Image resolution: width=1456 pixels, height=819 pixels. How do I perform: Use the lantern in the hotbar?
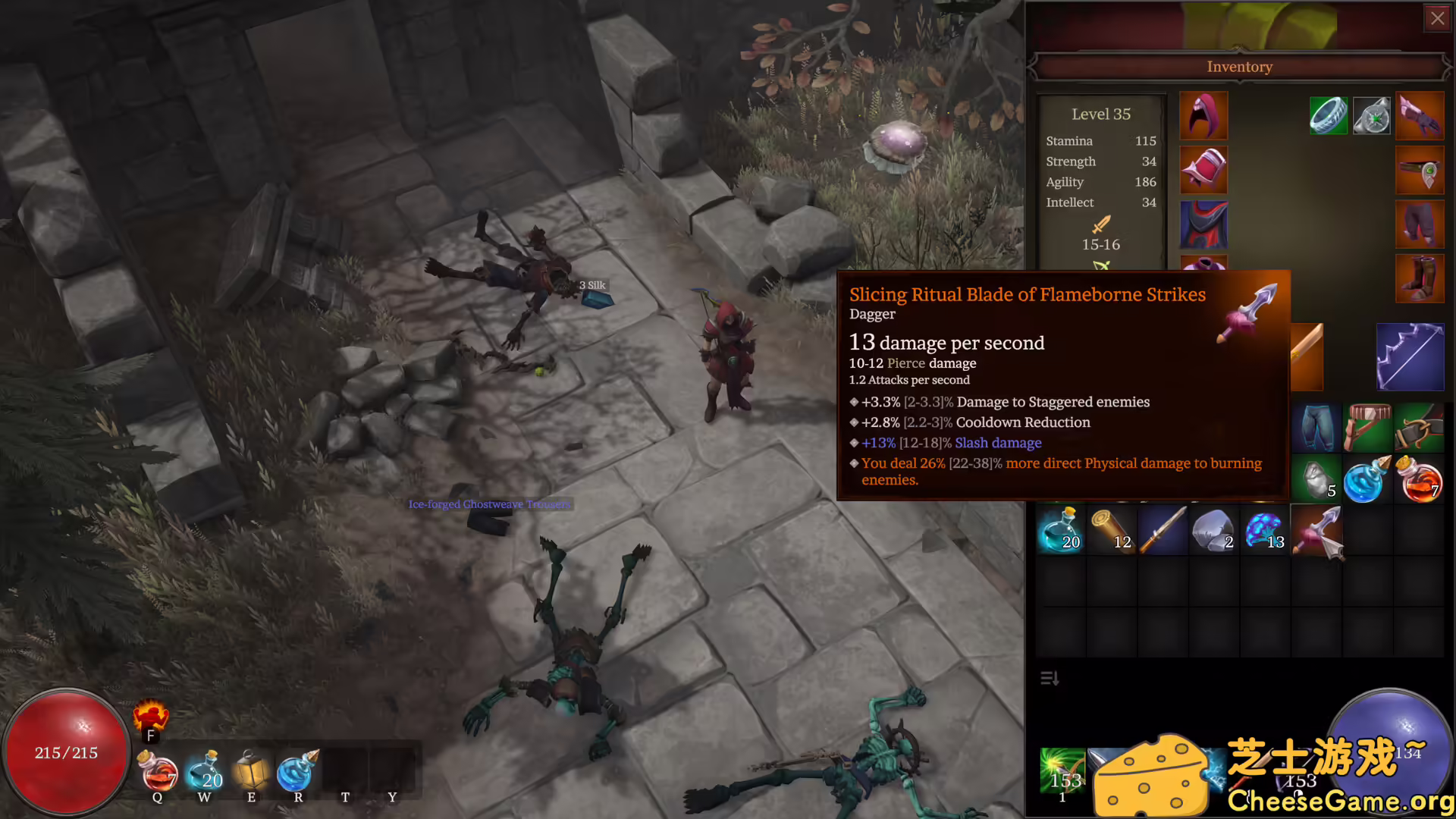coord(251,772)
